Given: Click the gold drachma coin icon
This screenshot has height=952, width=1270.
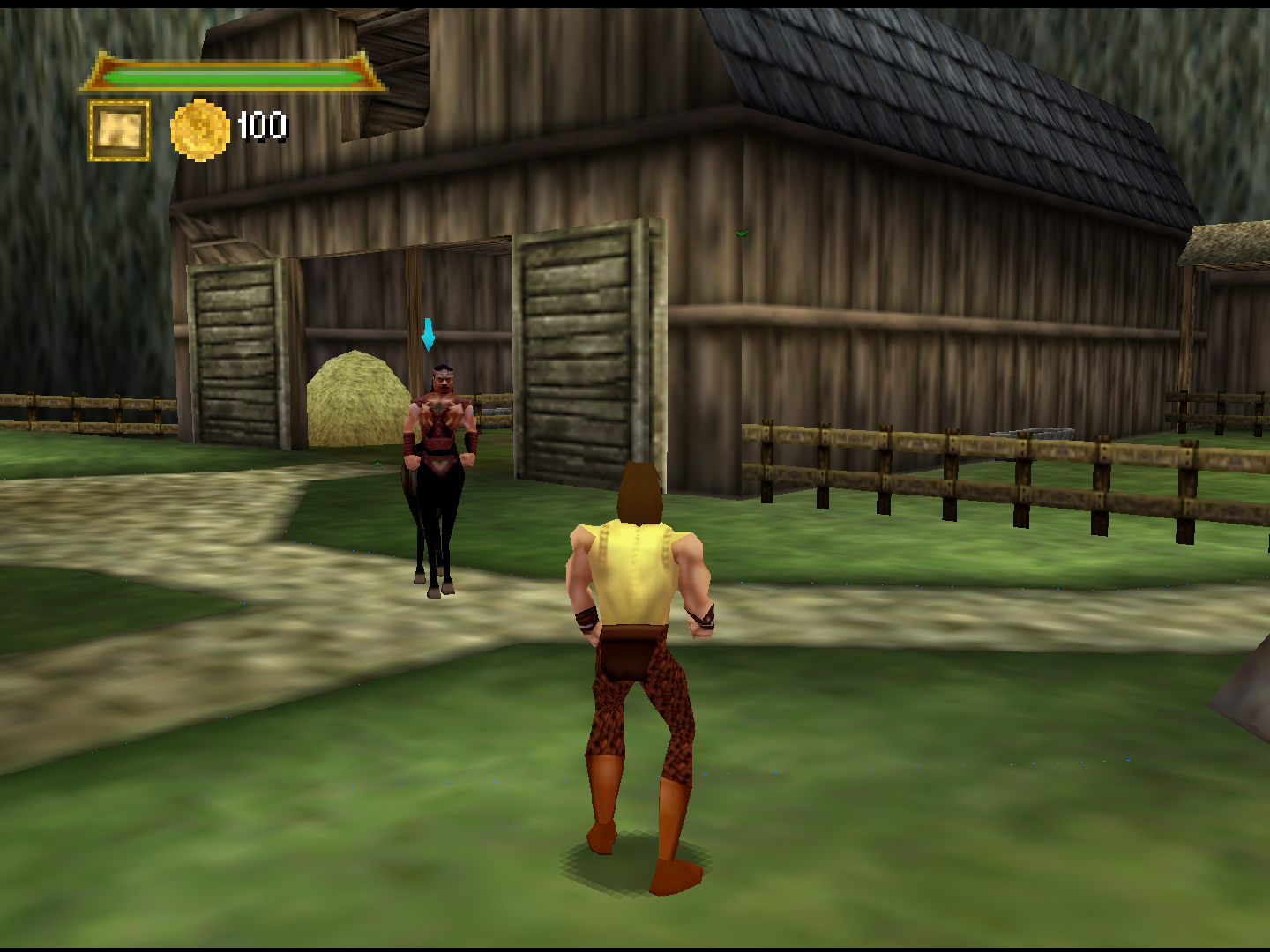Looking at the screenshot, I should point(200,130).
